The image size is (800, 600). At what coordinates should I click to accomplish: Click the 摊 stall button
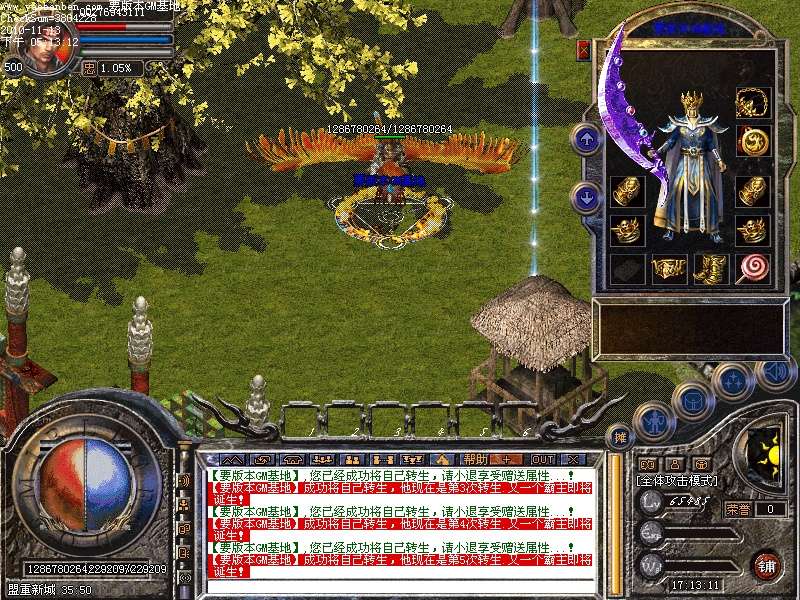[x=621, y=437]
